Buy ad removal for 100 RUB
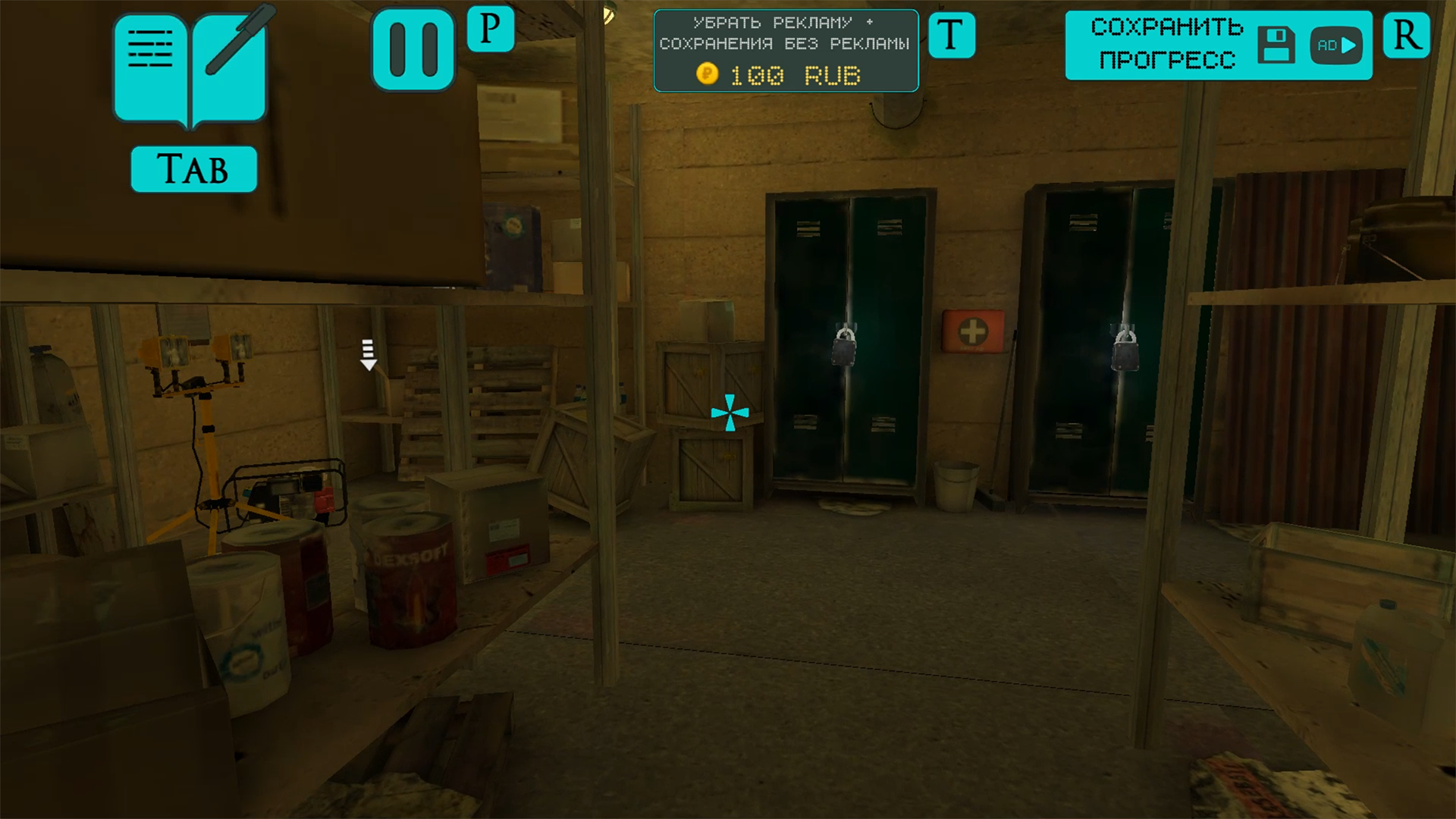 click(786, 51)
